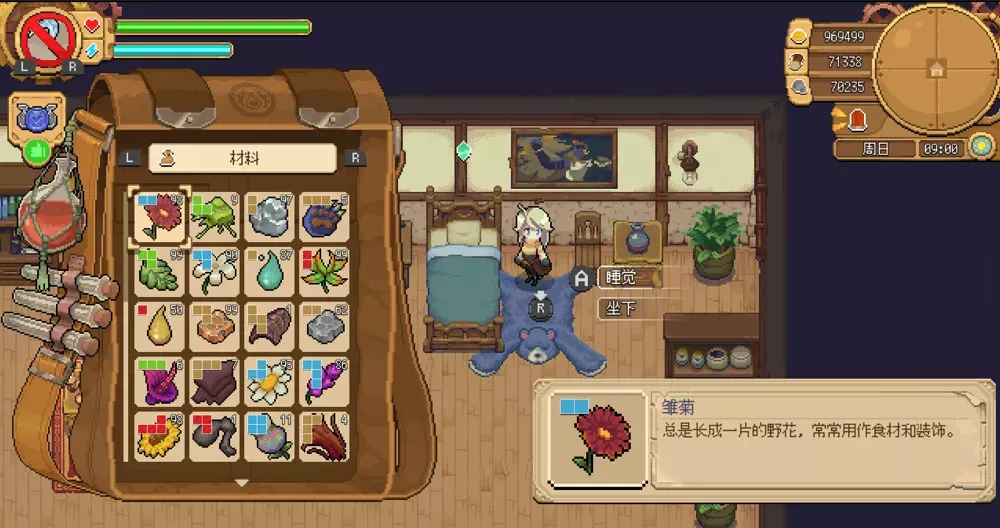Pick the rainbow-colored bulb item slot

click(268, 436)
